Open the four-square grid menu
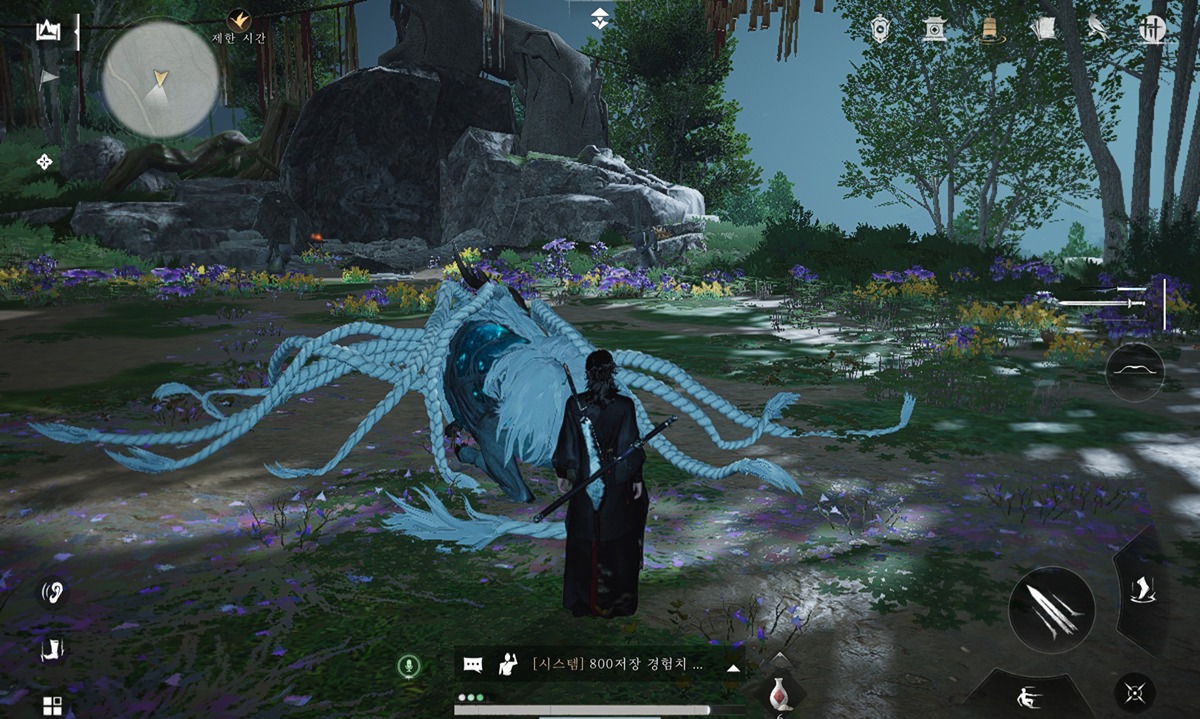Viewport: 1200px width, 719px height. 50,705
